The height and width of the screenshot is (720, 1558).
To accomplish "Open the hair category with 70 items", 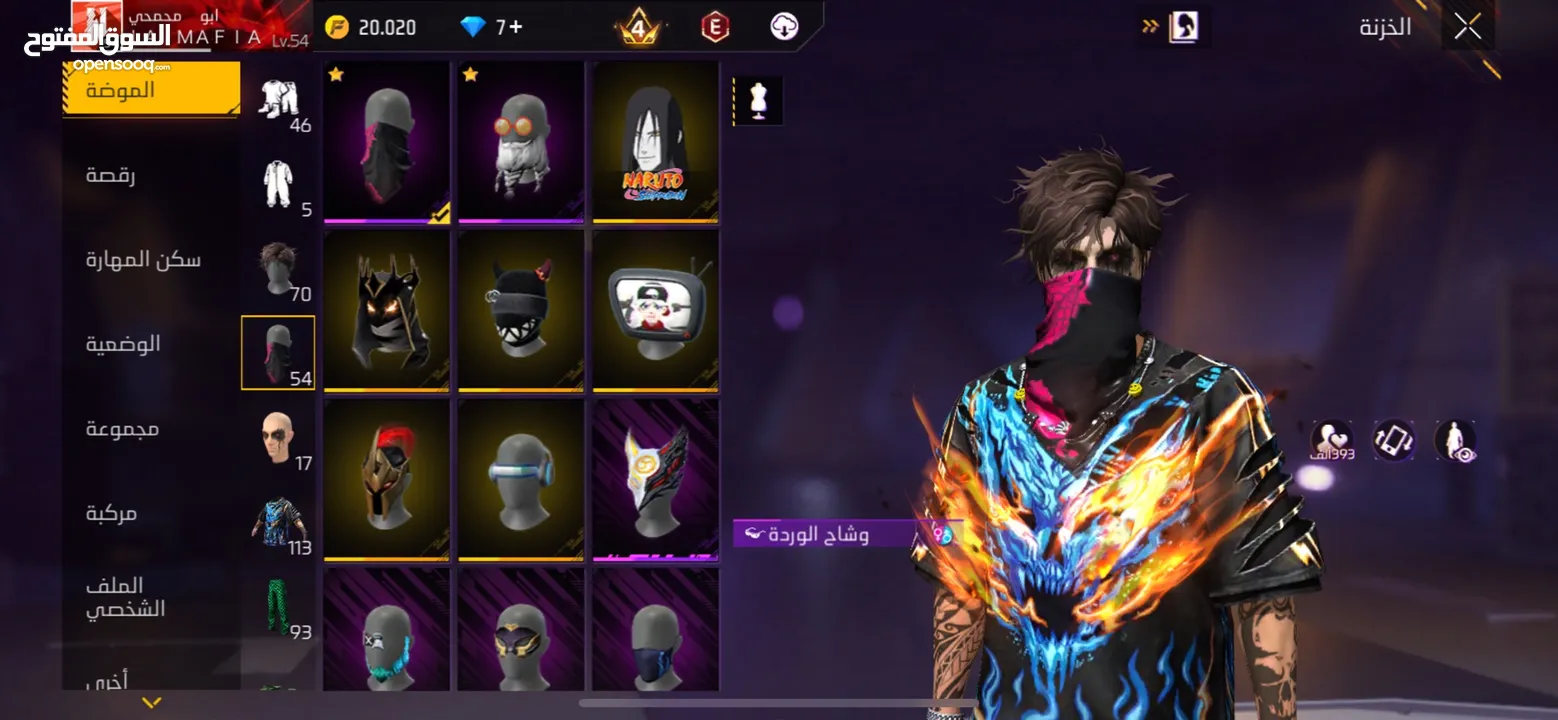I will pyautogui.click(x=278, y=268).
